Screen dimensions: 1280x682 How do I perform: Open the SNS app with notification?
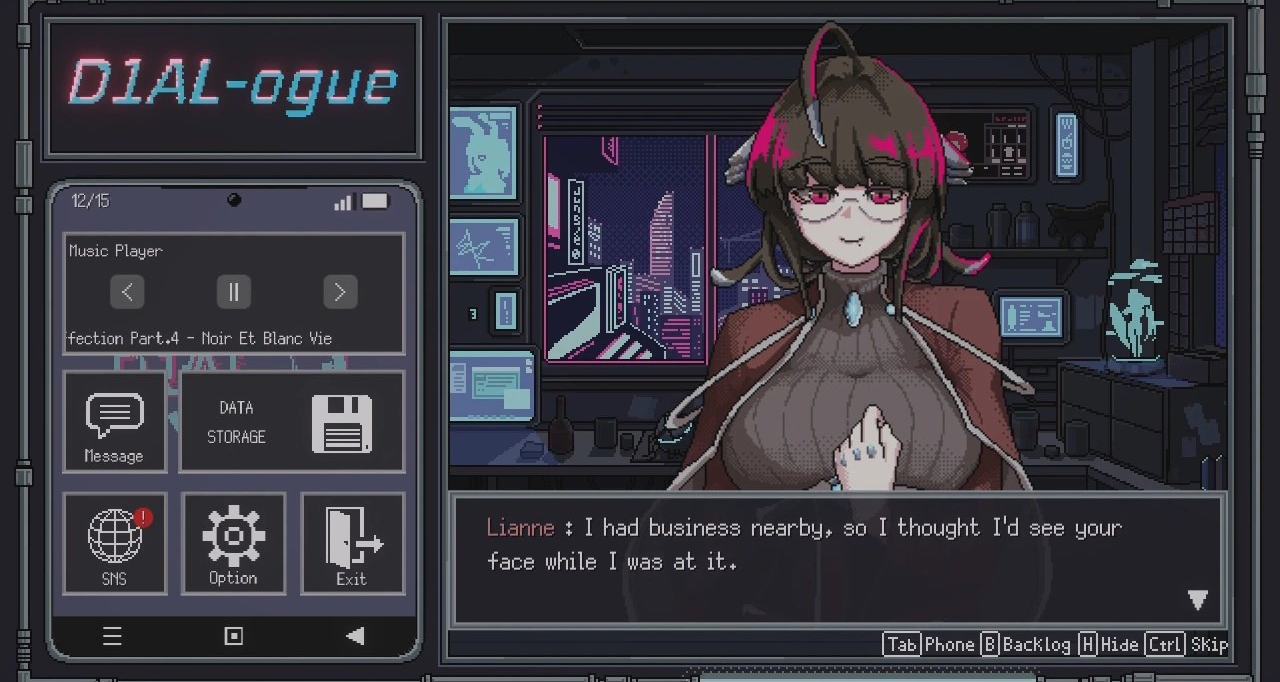(114, 543)
